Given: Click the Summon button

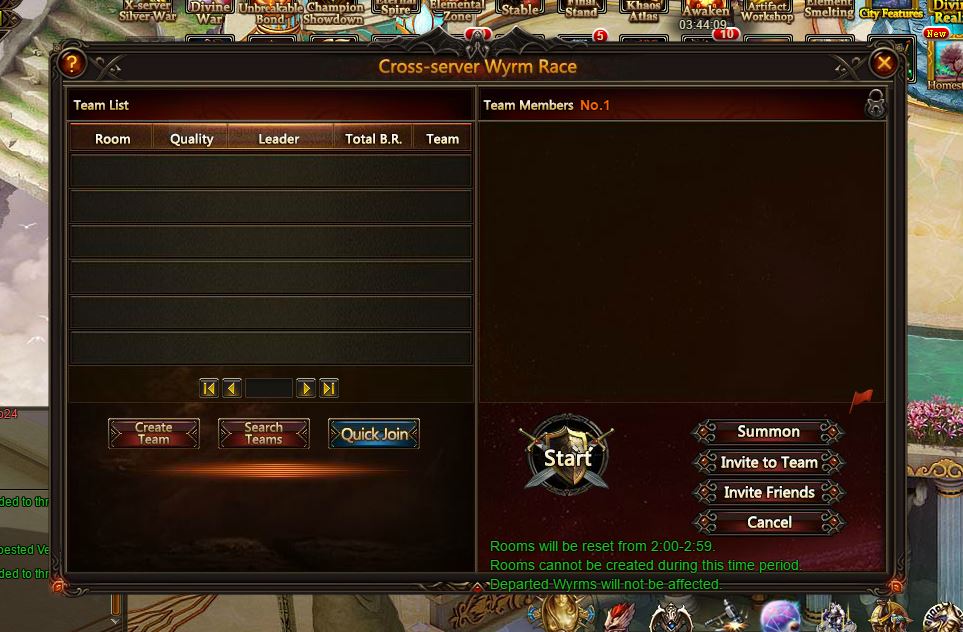Looking at the screenshot, I should pyautogui.click(x=768, y=432).
